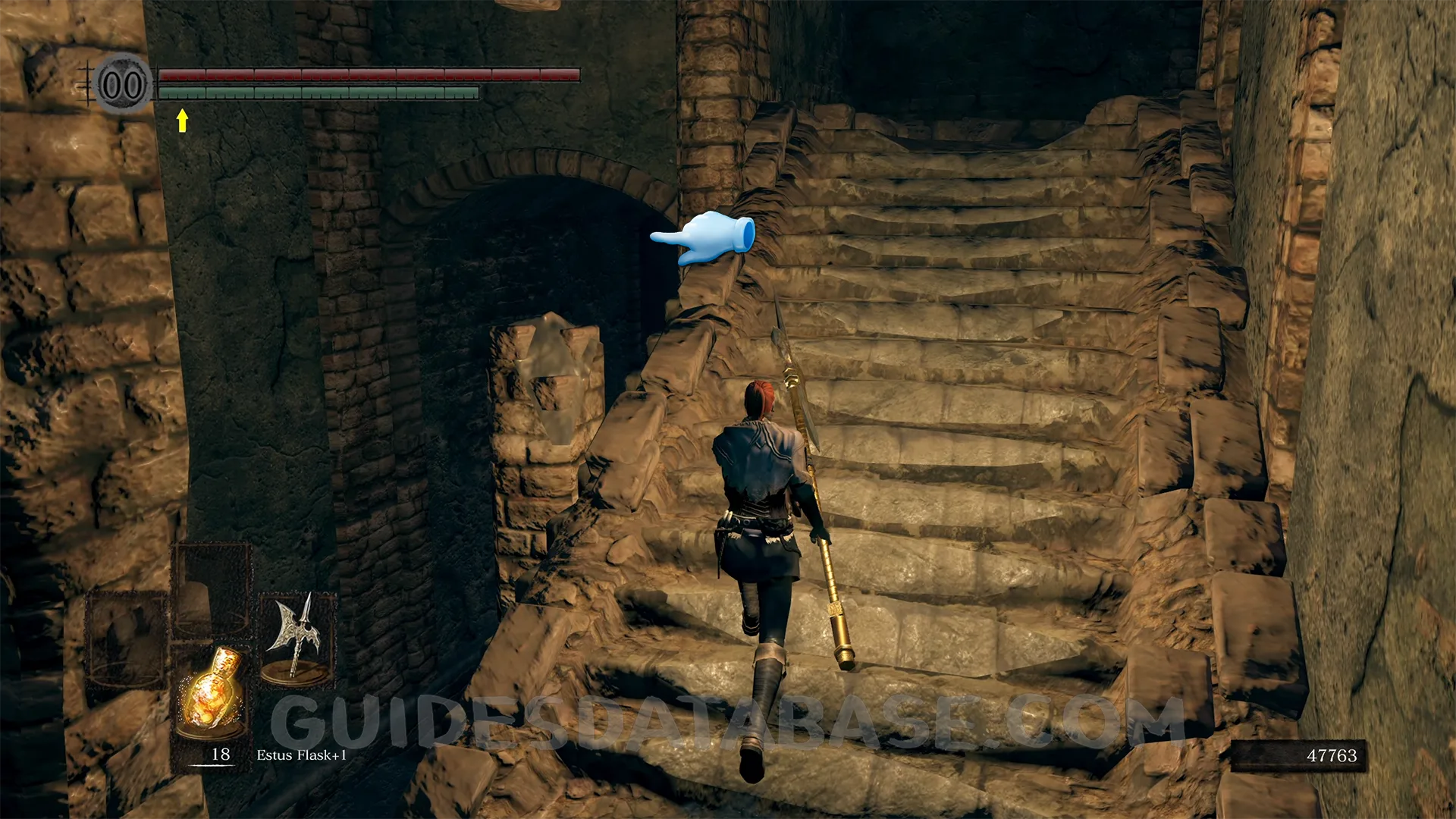Select the halberd weapon slot
This screenshot has height=819, width=1456.
click(297, 639)
